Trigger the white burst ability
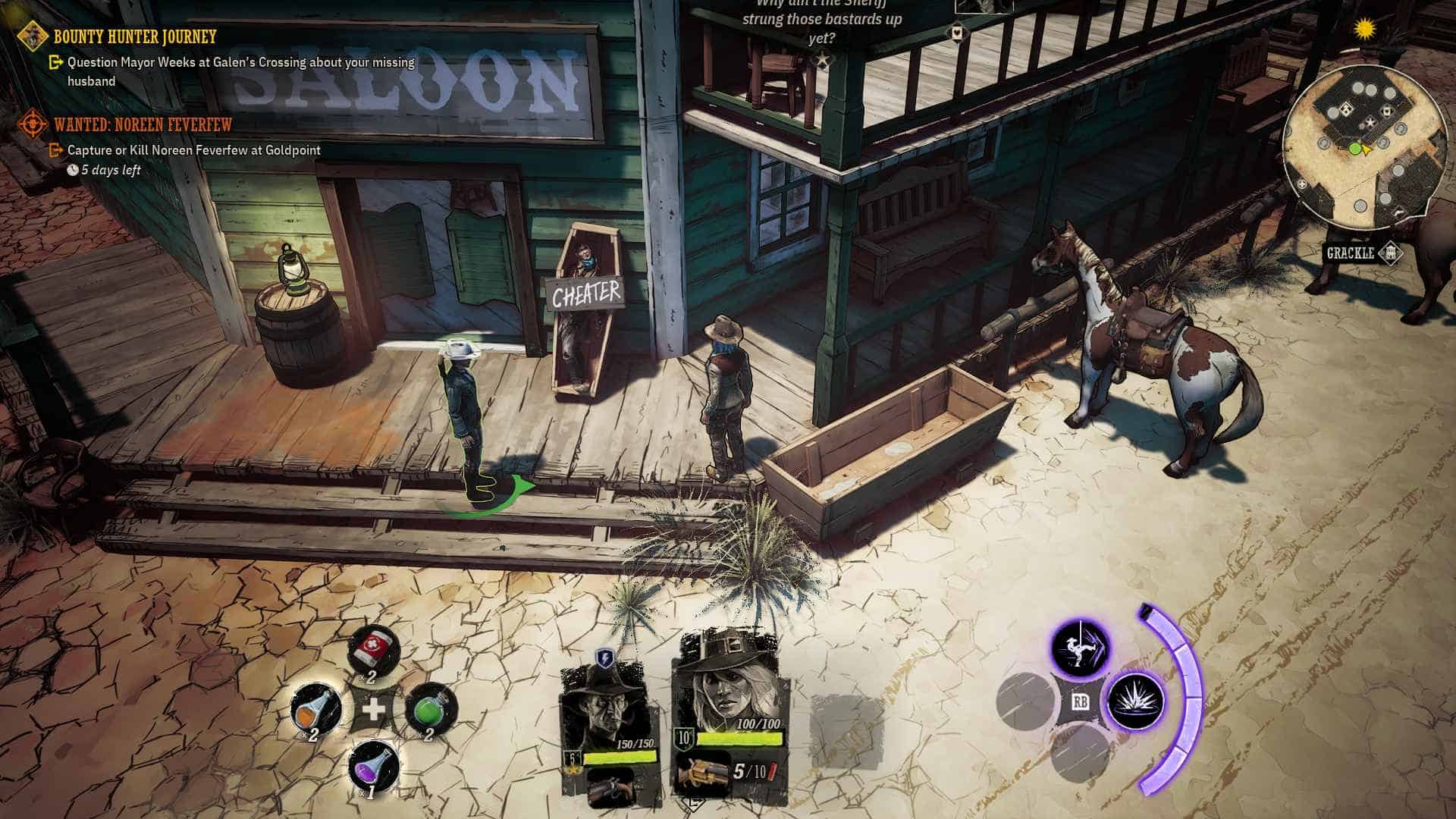Image resolution: width=1456 pixels, height=819 pixels. click(x=1135, y=701)
